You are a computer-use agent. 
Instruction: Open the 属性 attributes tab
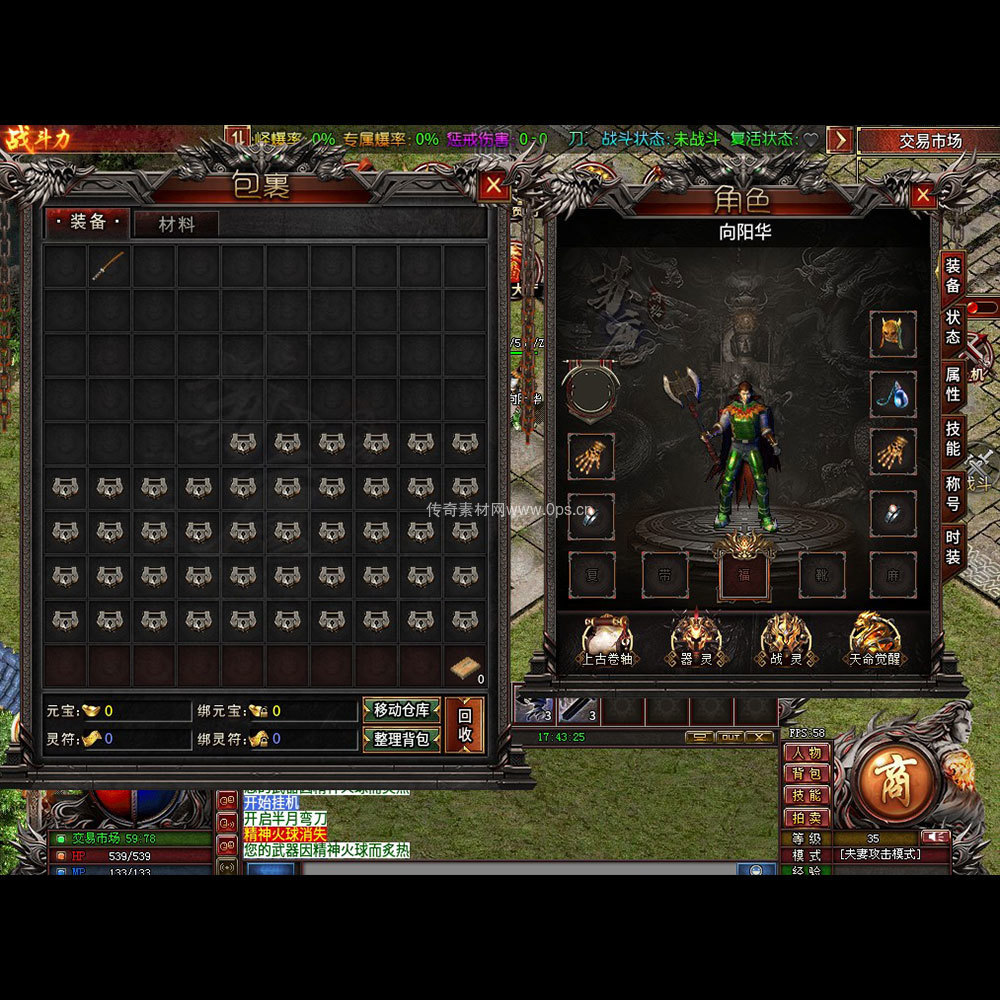point(953,384)
